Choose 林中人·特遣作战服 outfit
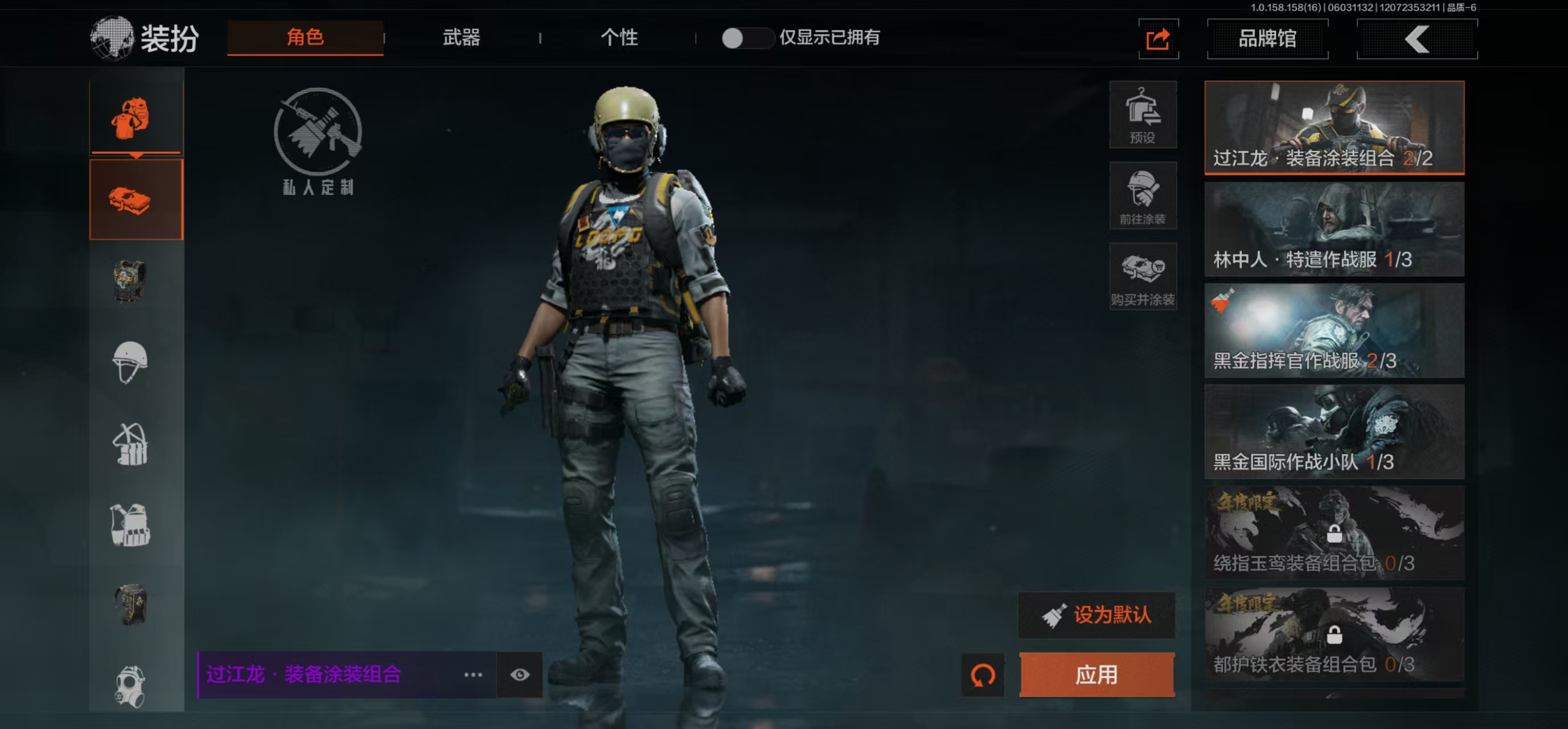 click(x=1333, y=229)
